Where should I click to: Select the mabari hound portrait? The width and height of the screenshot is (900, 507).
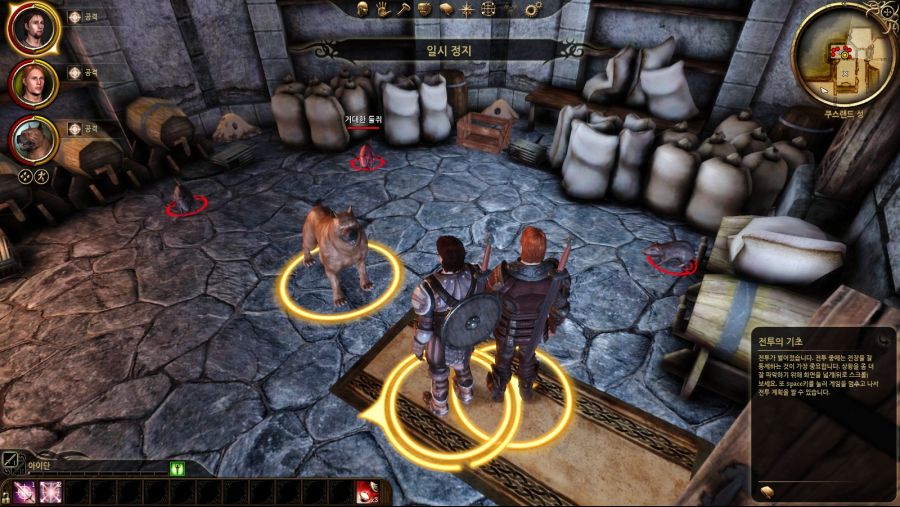click(32, 138)
